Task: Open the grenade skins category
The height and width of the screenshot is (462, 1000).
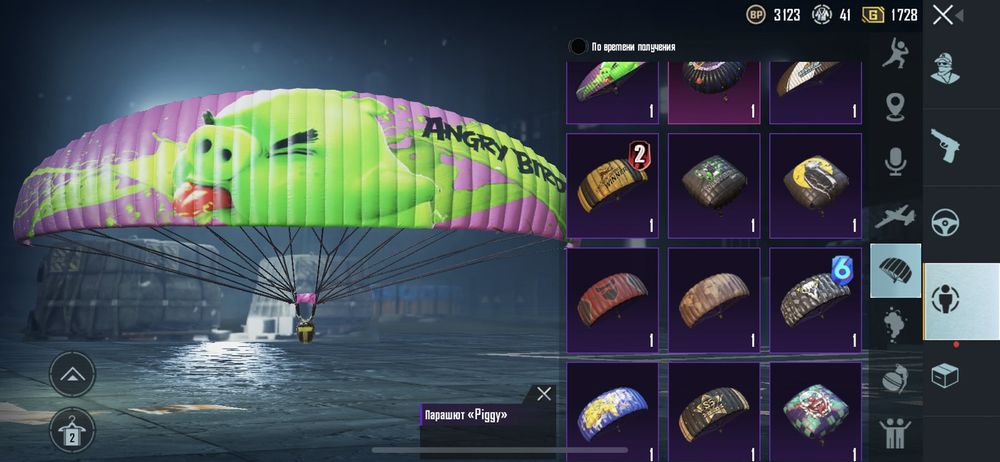Action: click(x=895, y=378)
